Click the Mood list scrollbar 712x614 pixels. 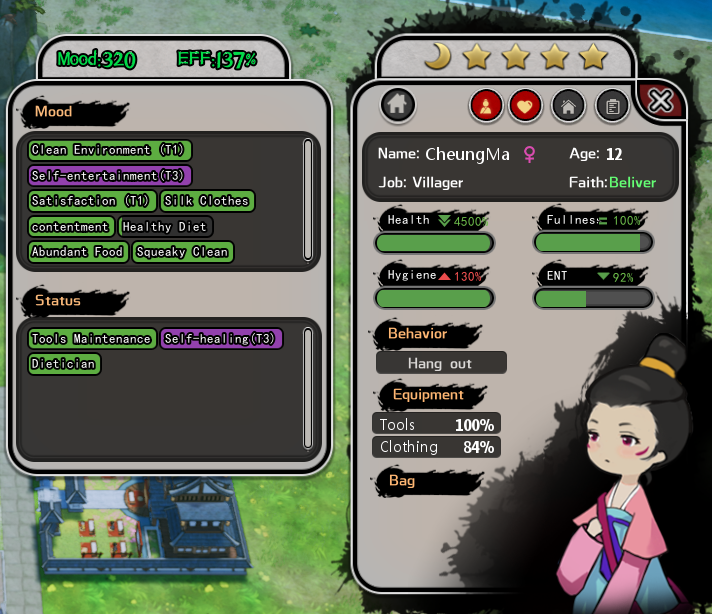click(307, 199)
